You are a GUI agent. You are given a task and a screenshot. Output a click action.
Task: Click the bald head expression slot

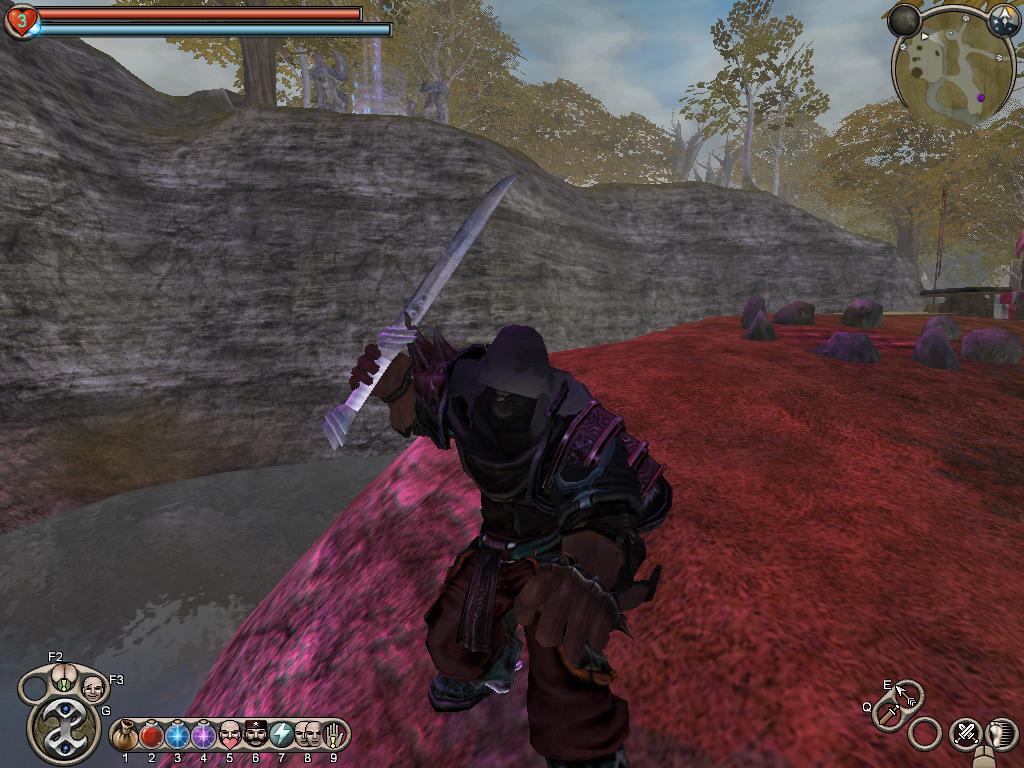(92, 688)
